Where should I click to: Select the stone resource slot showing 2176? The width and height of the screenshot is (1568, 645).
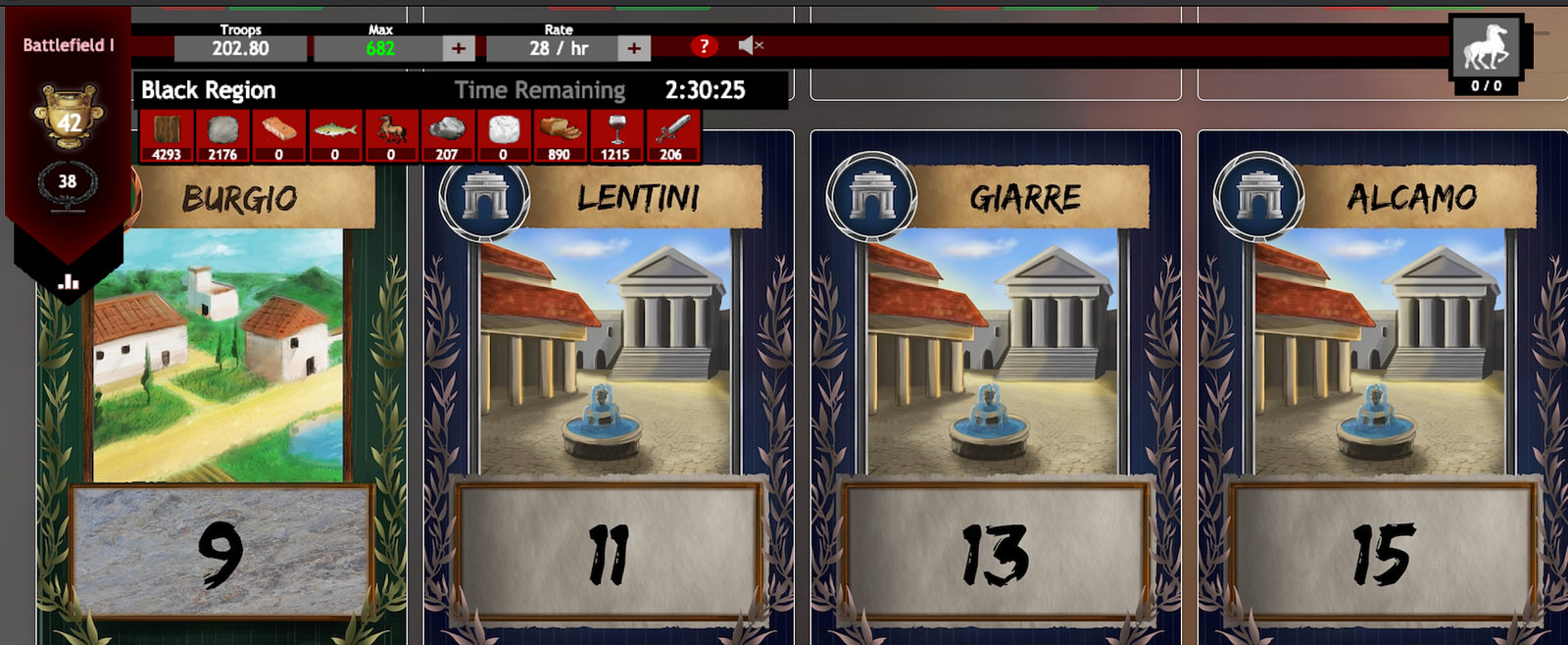[x=222, y=135]
